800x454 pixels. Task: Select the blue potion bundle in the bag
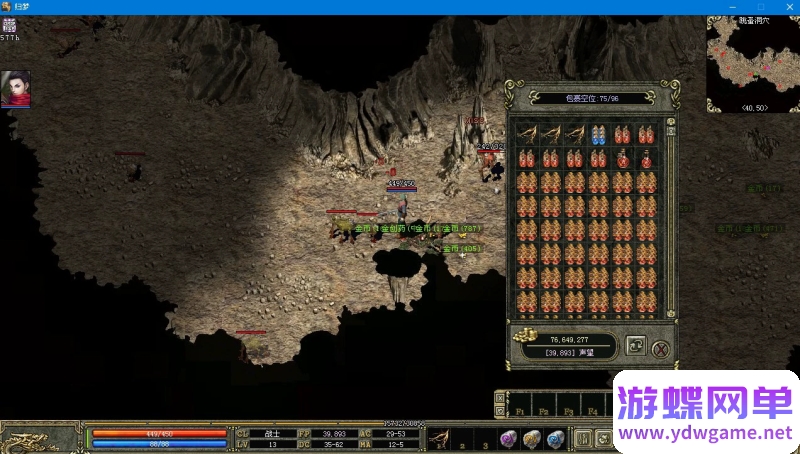[x=599, y=135]
